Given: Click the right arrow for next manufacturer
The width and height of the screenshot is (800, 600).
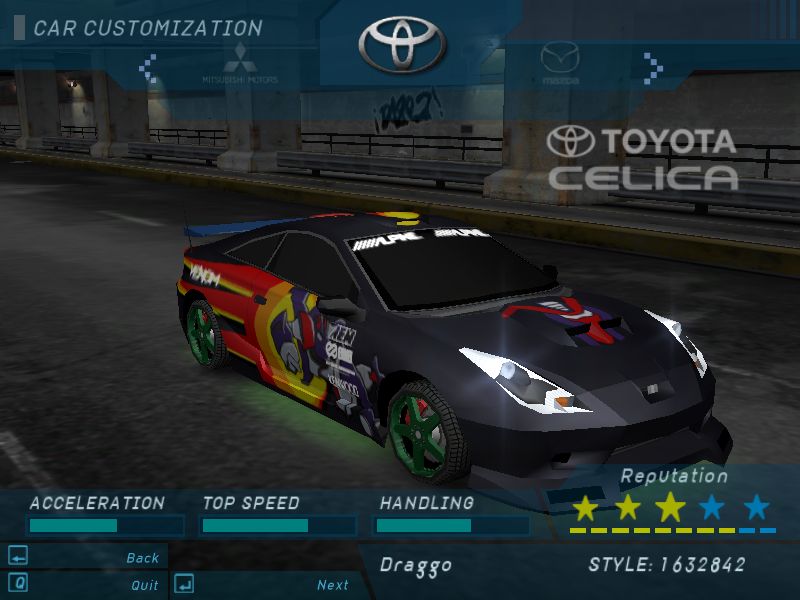Looking at the screenshot, I should pyautogui.click(x=653, y=68).
